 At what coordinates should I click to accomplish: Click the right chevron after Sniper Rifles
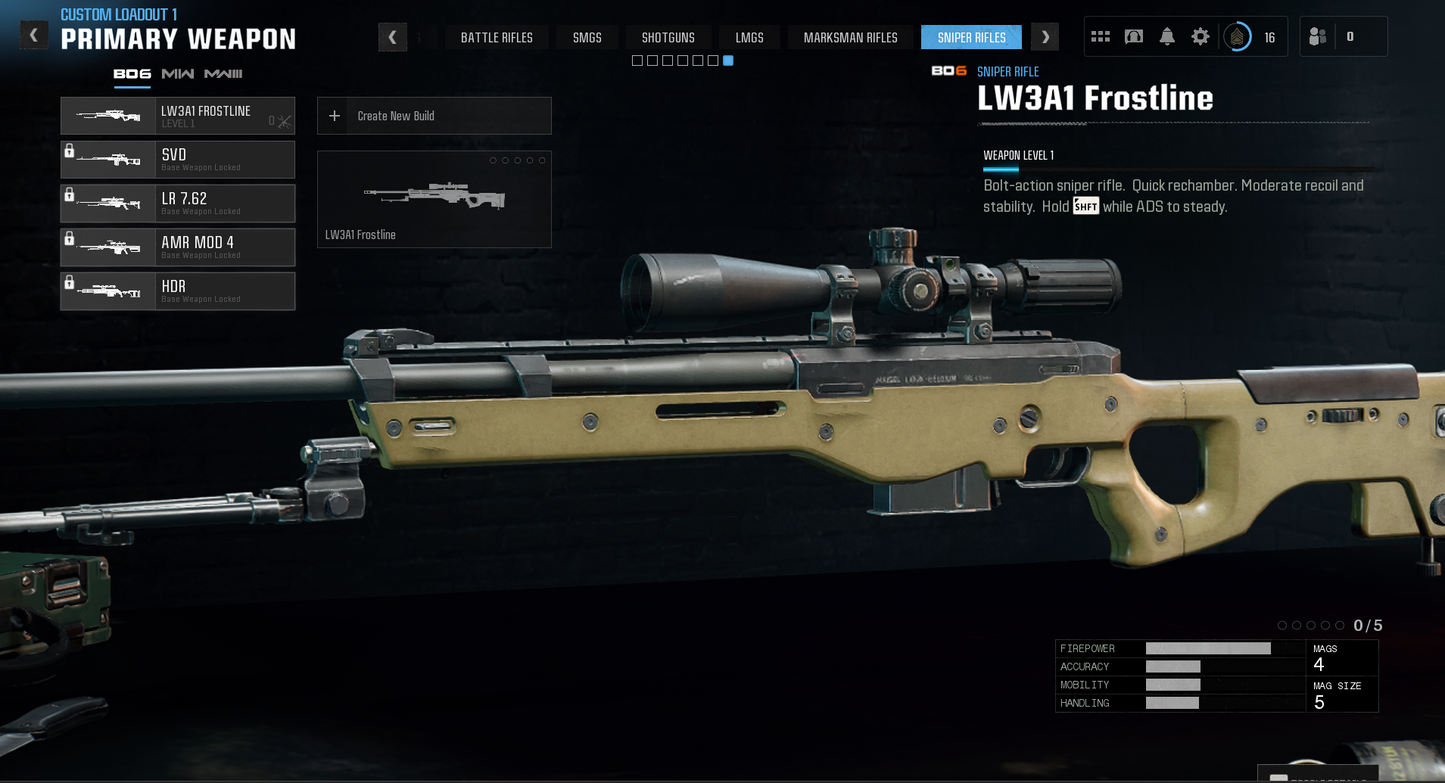tap(1044, 36)
